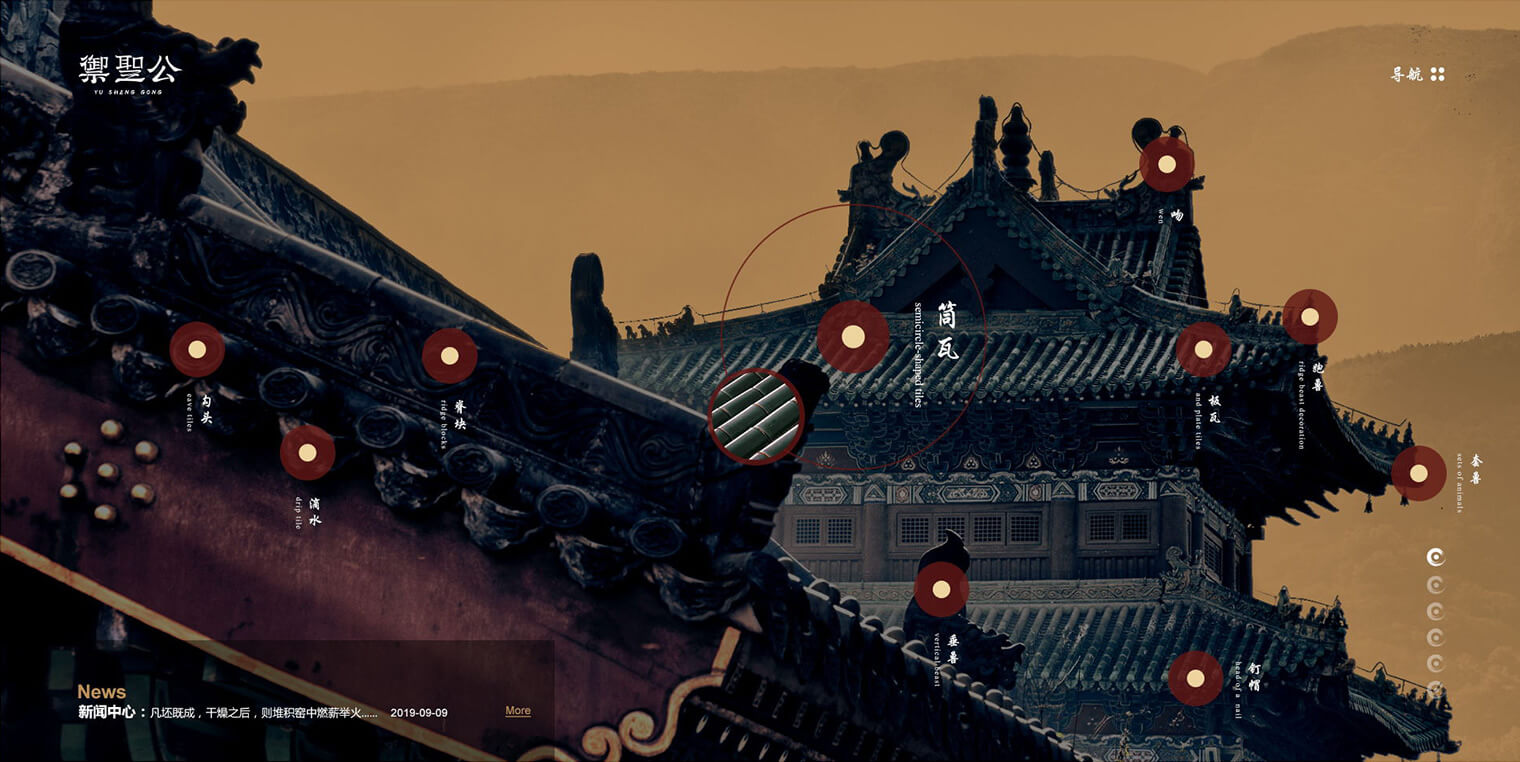
Task: Choose the ridge blocks hotspot marker
Action: (x=449, y=356)
